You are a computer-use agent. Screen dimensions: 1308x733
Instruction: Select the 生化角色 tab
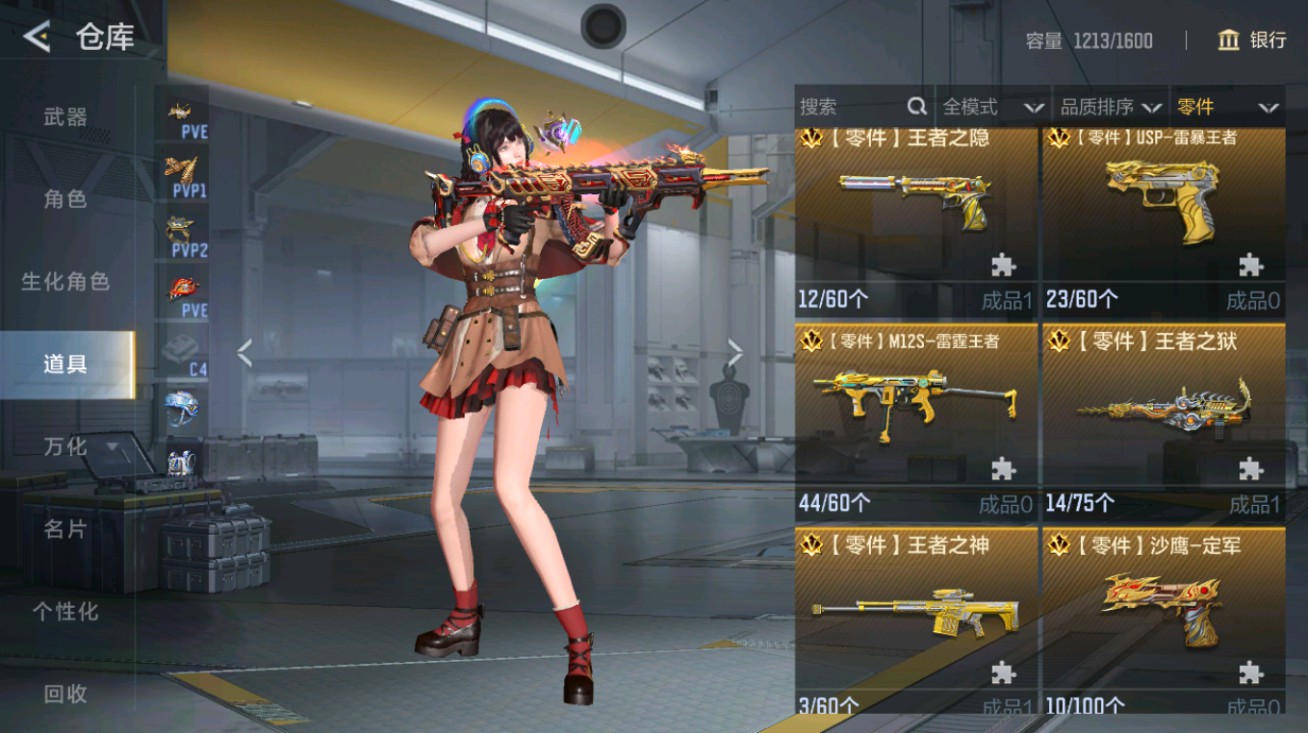(66, 282)
